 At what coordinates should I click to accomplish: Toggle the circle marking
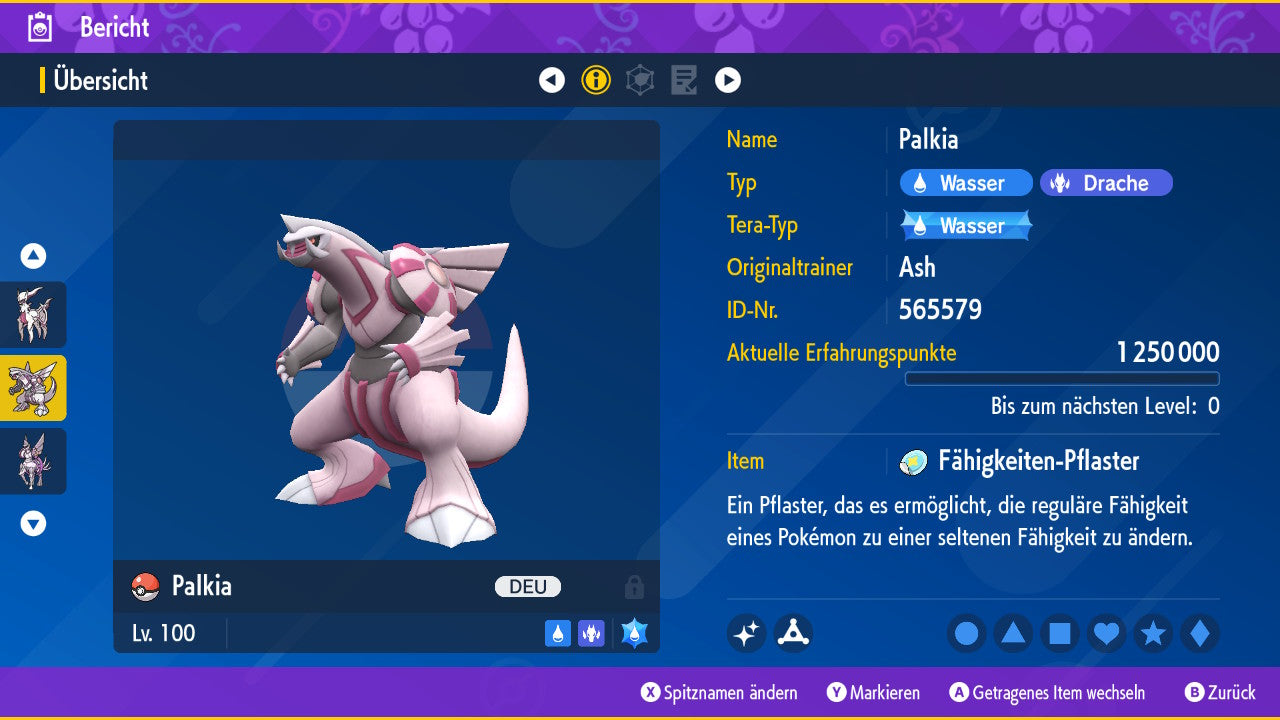point(967,633)
